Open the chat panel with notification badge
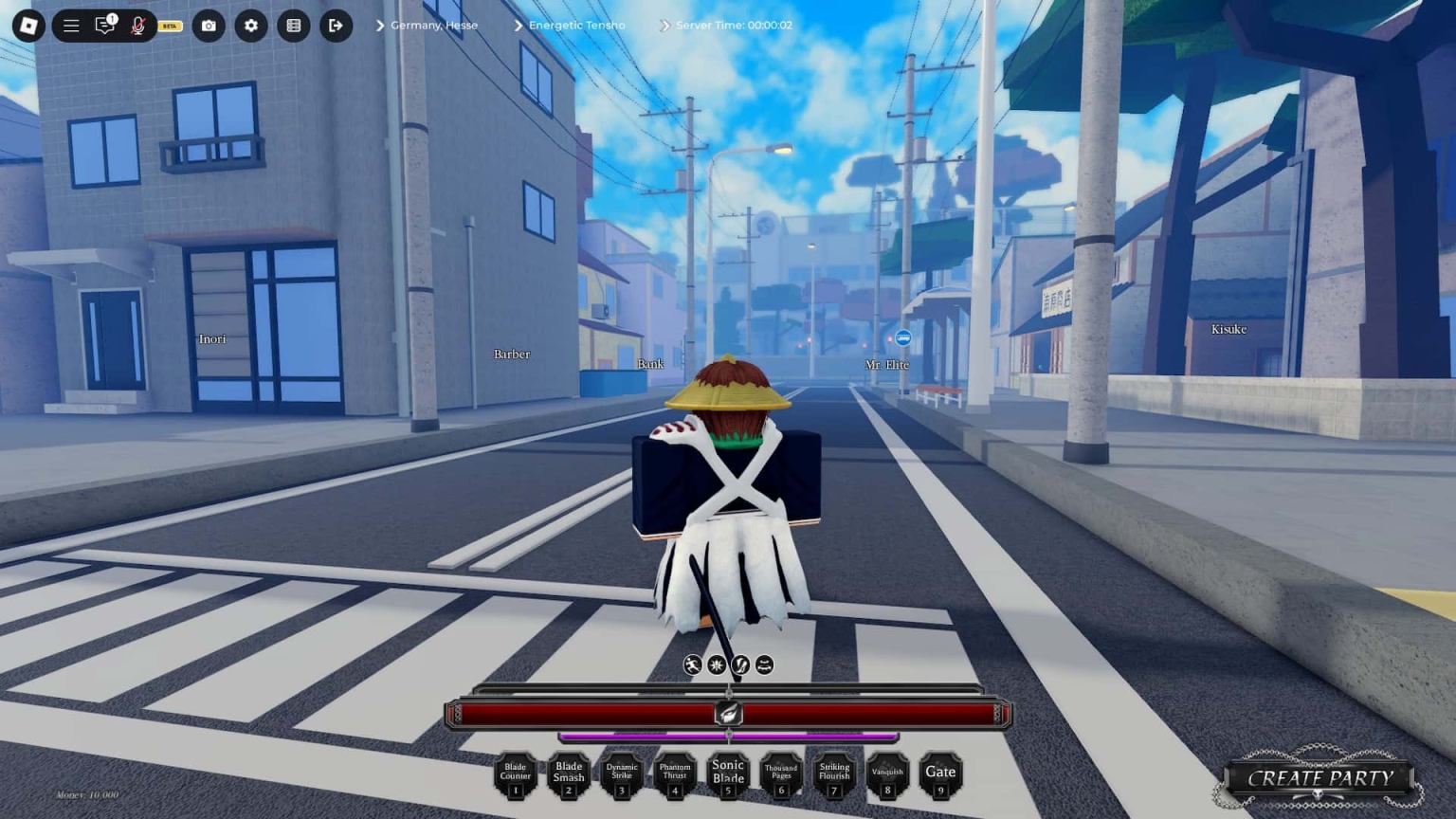 click(105, 26)
